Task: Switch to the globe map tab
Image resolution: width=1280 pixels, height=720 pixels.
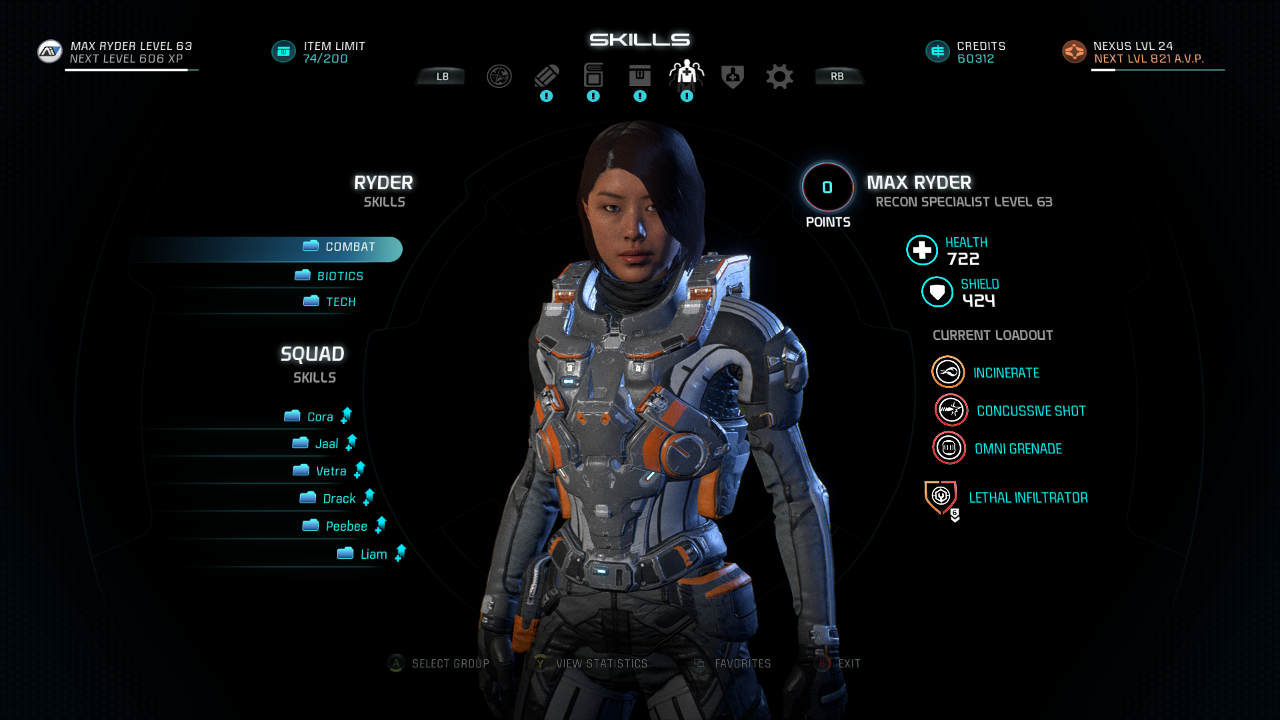Action: [x=499, y=76]
